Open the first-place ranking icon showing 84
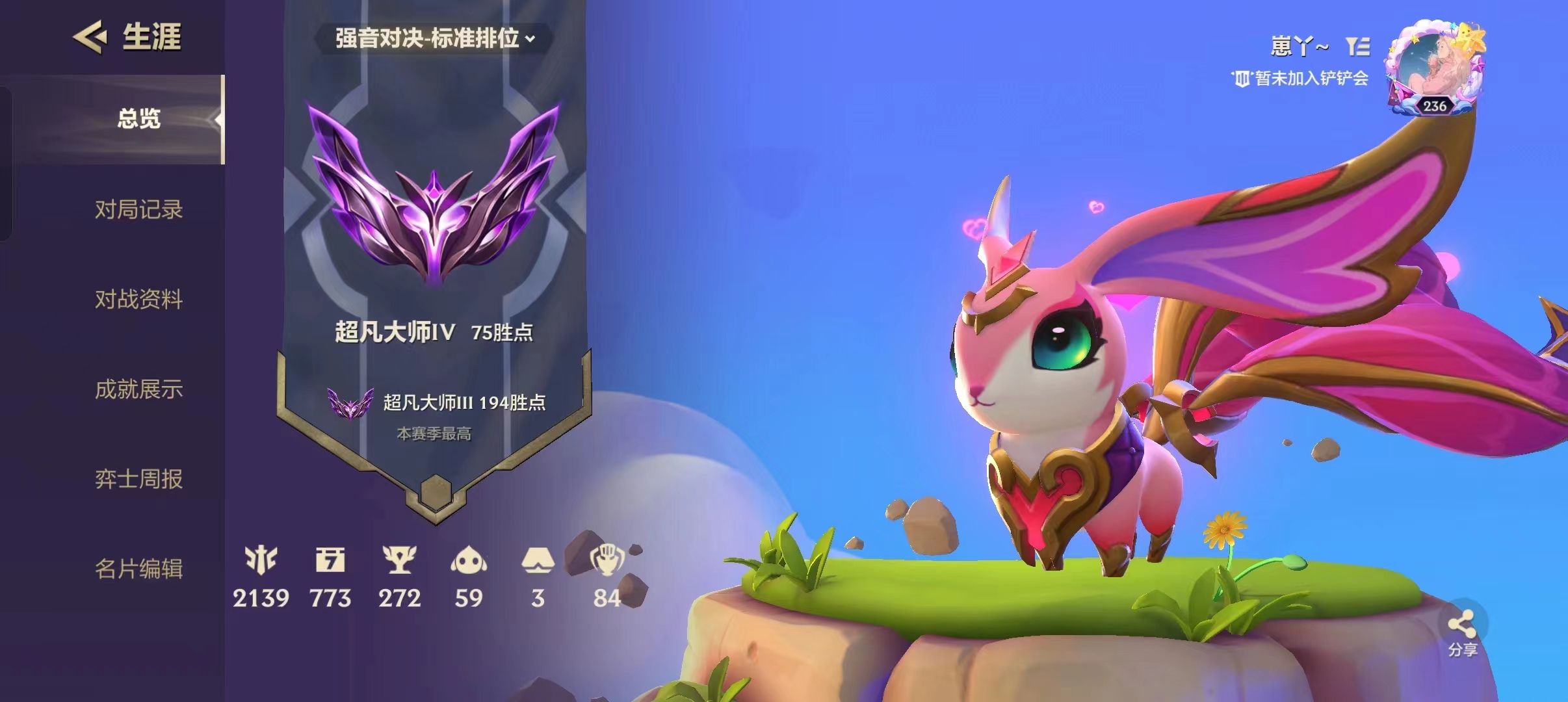Screen dimensions: 1568x702 click(609, 560)
